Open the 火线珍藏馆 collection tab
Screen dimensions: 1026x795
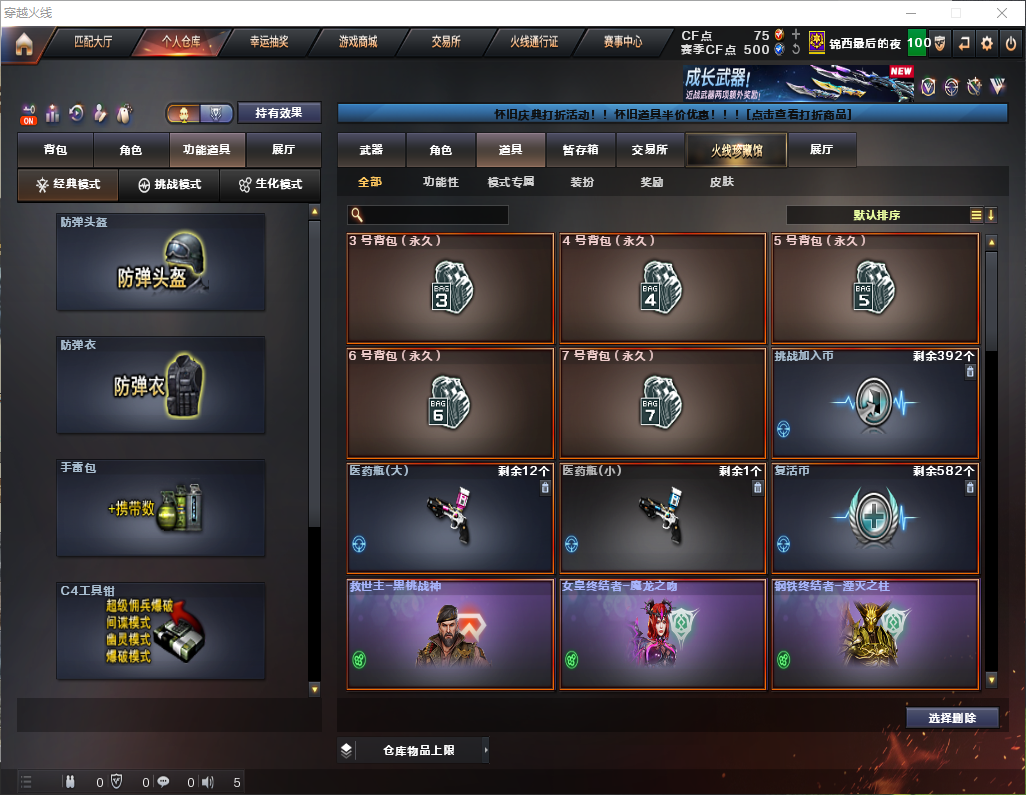click(x=735, y=150)
